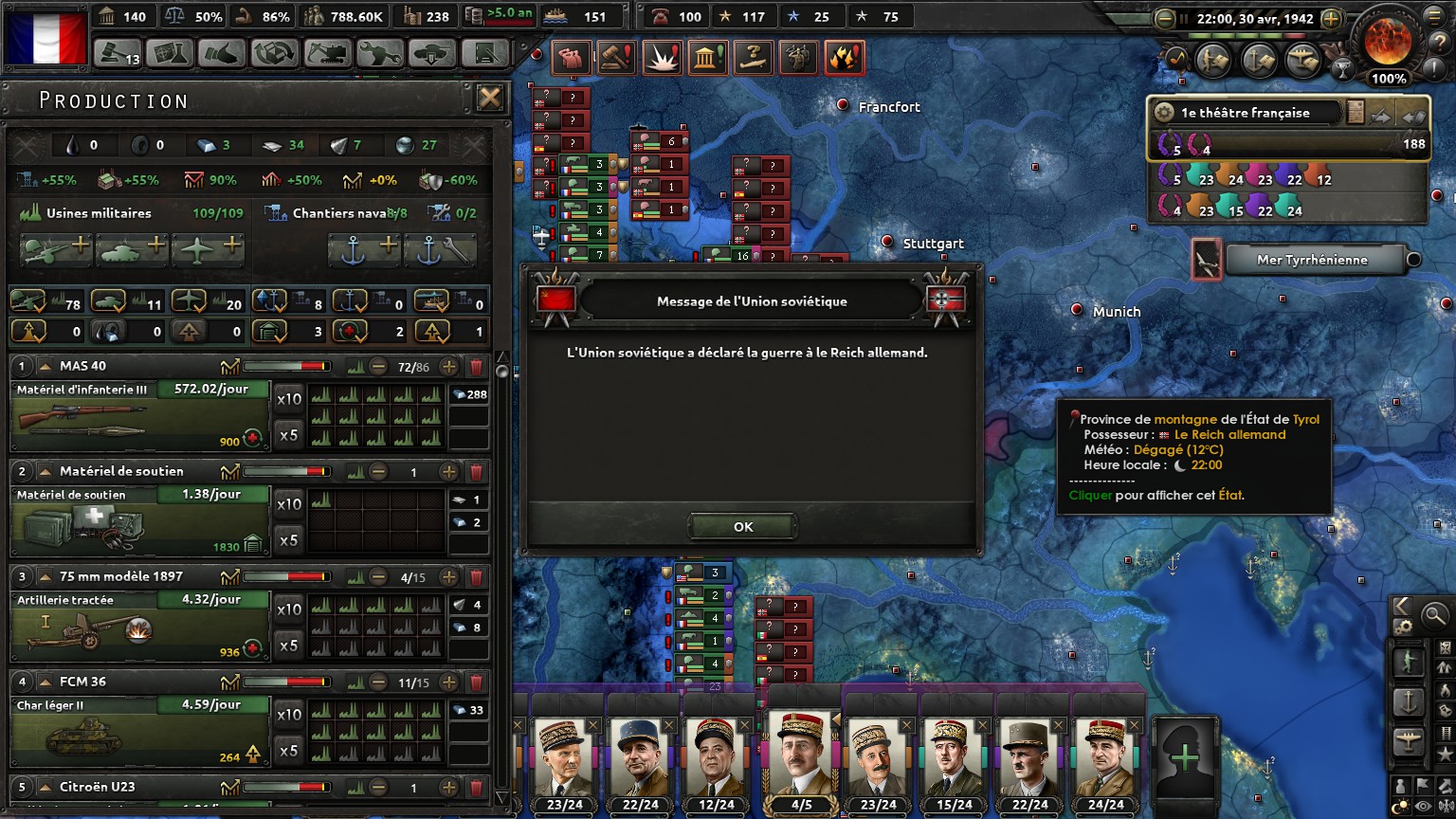1456x819 pixels.
Task: Decrease game speed with minus button
Action: tap(1166, 18)
